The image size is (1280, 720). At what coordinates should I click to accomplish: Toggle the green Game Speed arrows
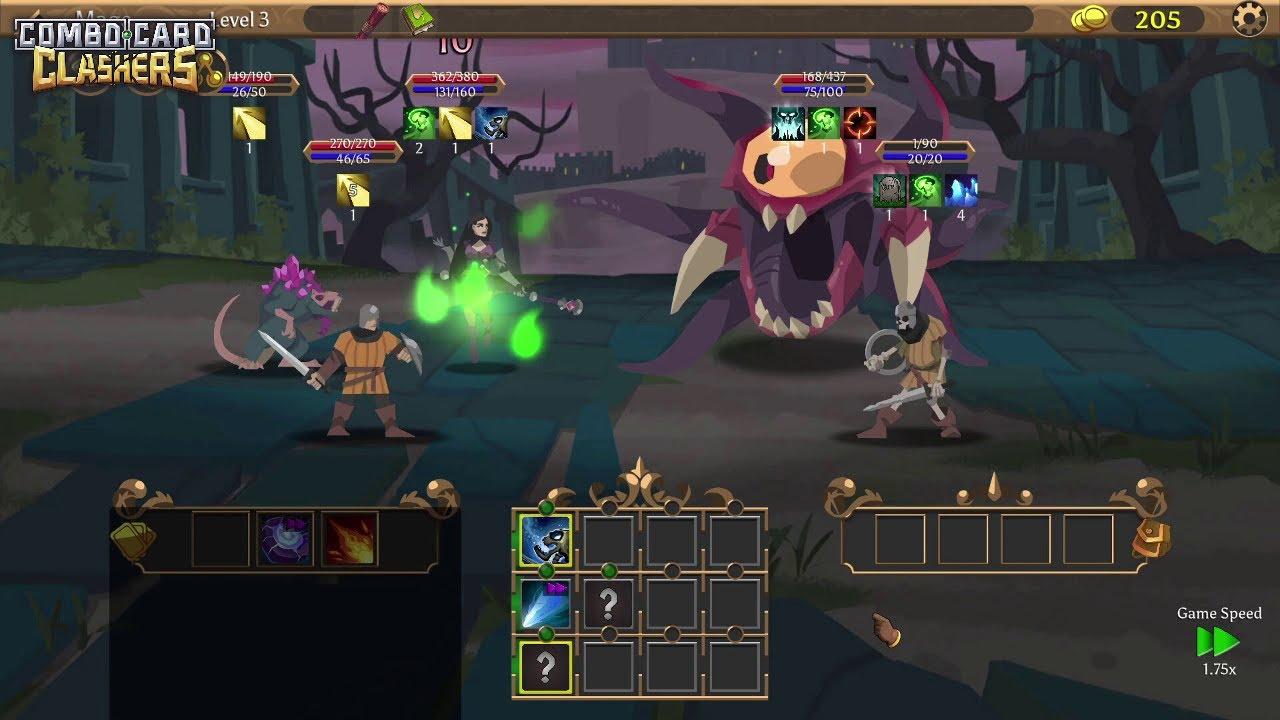coord(1218,641)
